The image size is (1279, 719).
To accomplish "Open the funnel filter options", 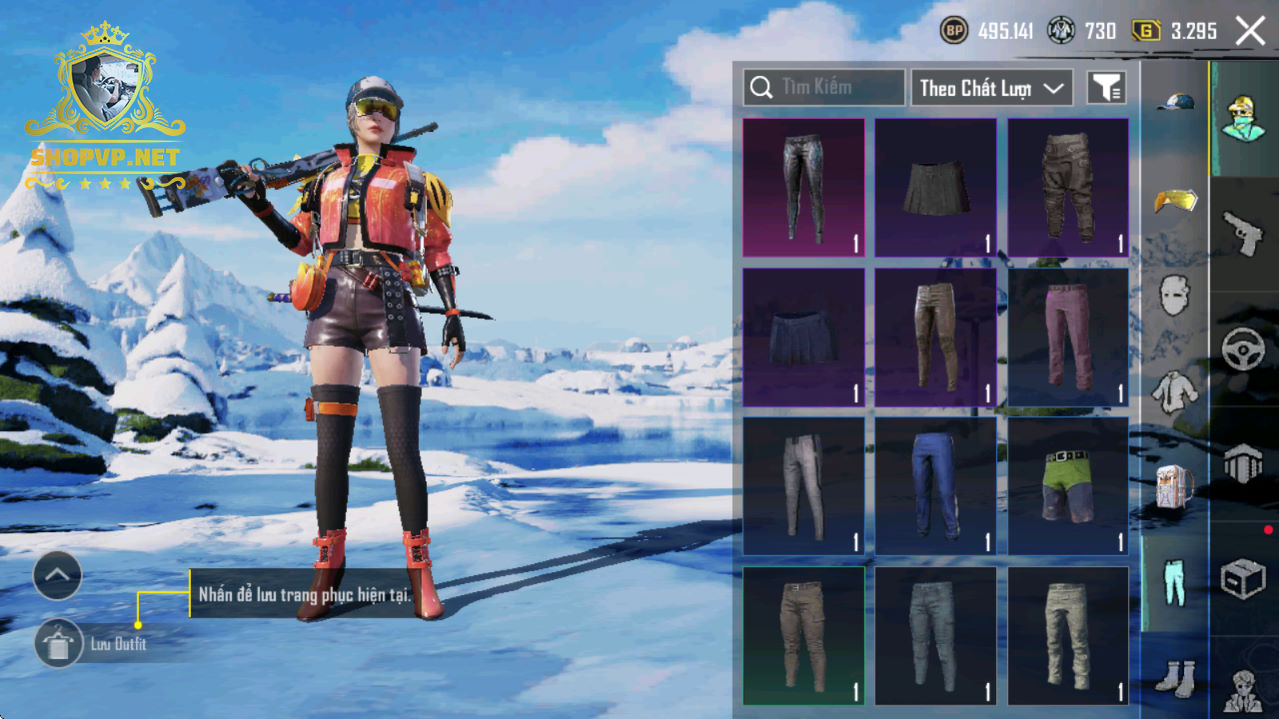I will click(x=1106, y=88).
